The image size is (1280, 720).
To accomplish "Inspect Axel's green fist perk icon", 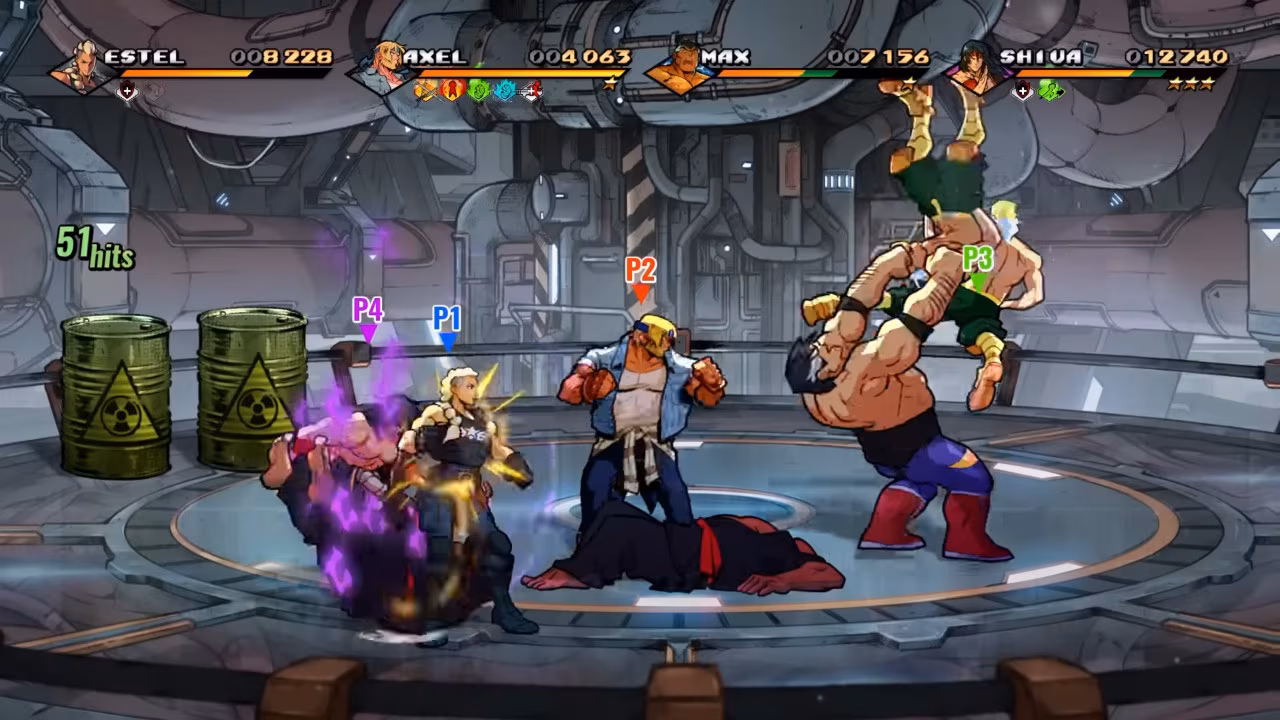I will 478,91.
